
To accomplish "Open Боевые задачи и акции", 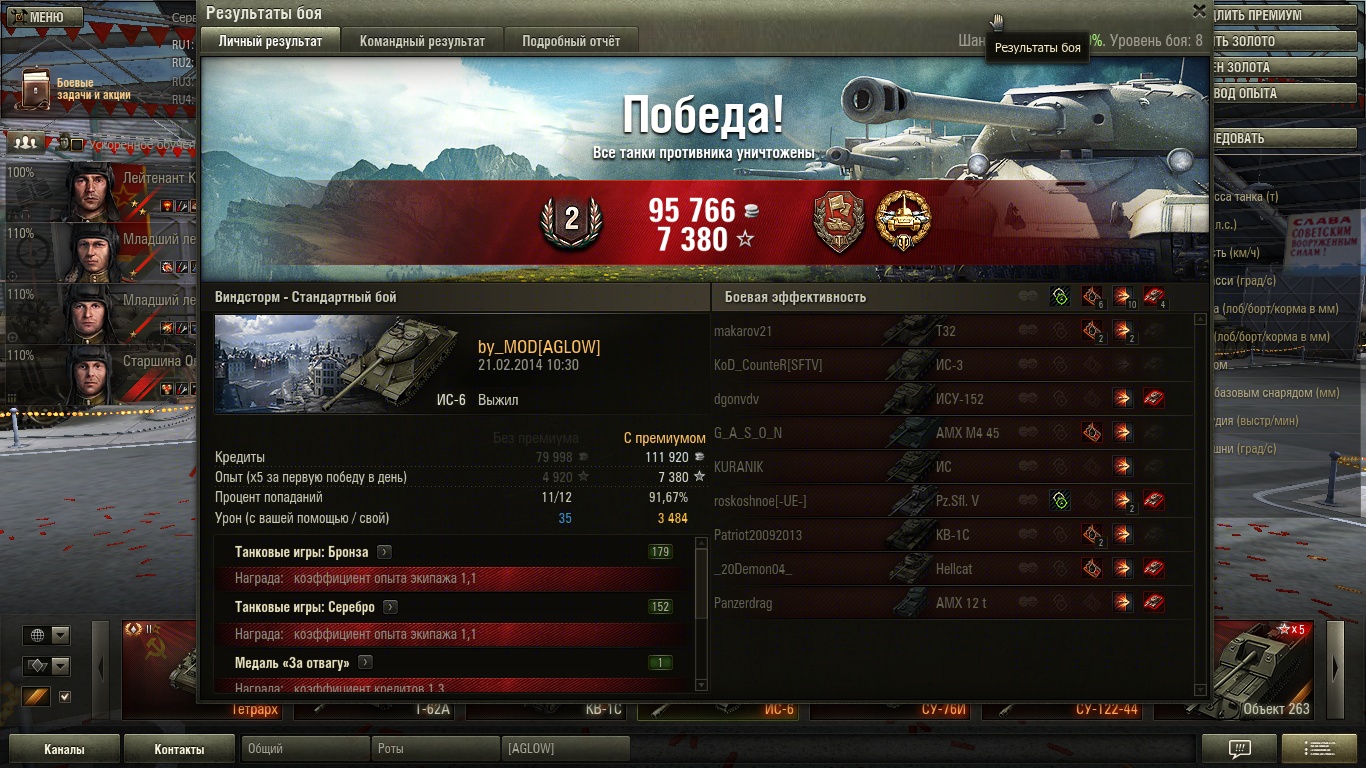I will (x=70, y=89).
